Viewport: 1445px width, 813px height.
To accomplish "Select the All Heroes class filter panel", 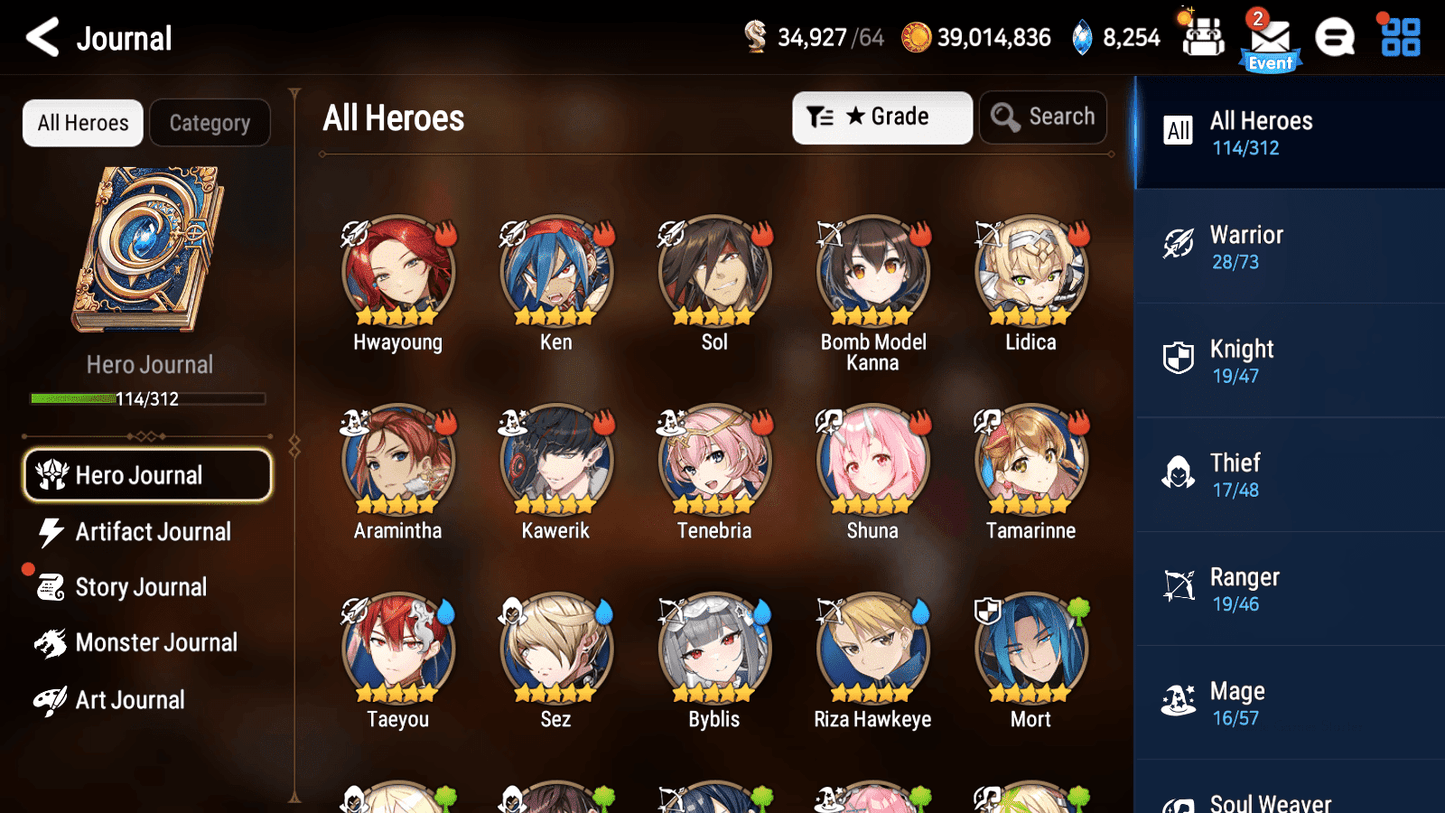I will [x=1289, y=132].
